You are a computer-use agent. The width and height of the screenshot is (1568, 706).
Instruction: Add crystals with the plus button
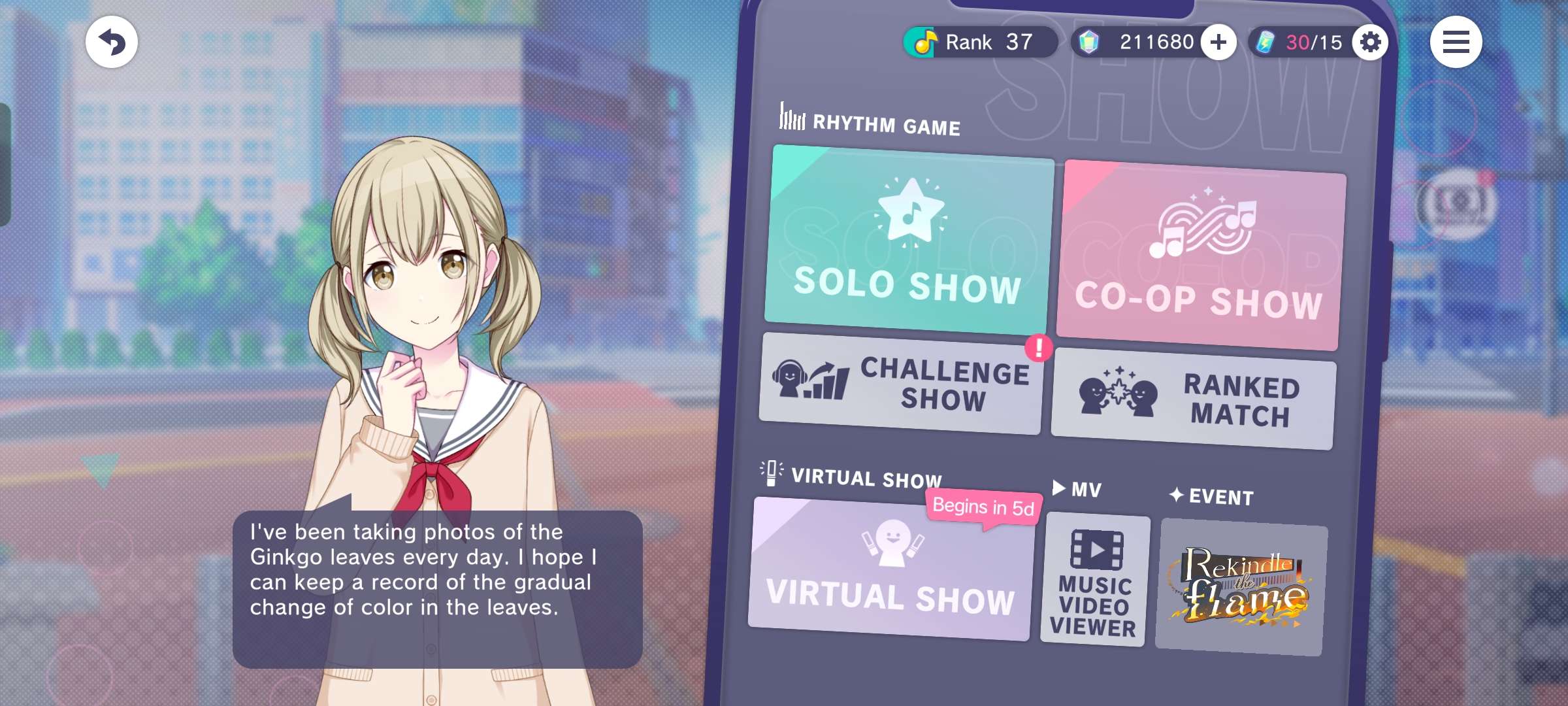tap(1218, 42)
